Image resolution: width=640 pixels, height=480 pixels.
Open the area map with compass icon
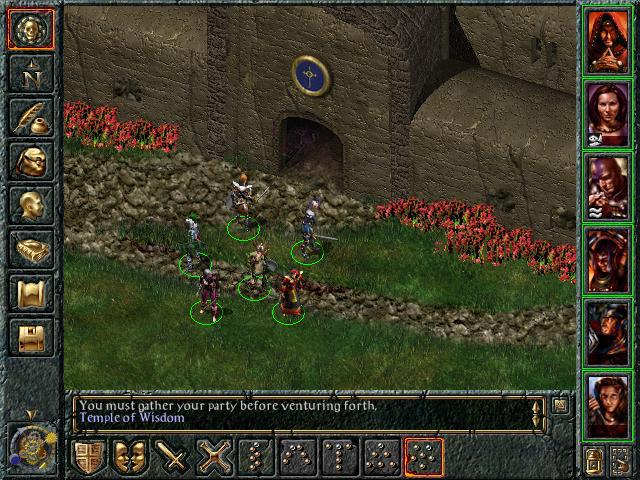click(x=31, y=73)
